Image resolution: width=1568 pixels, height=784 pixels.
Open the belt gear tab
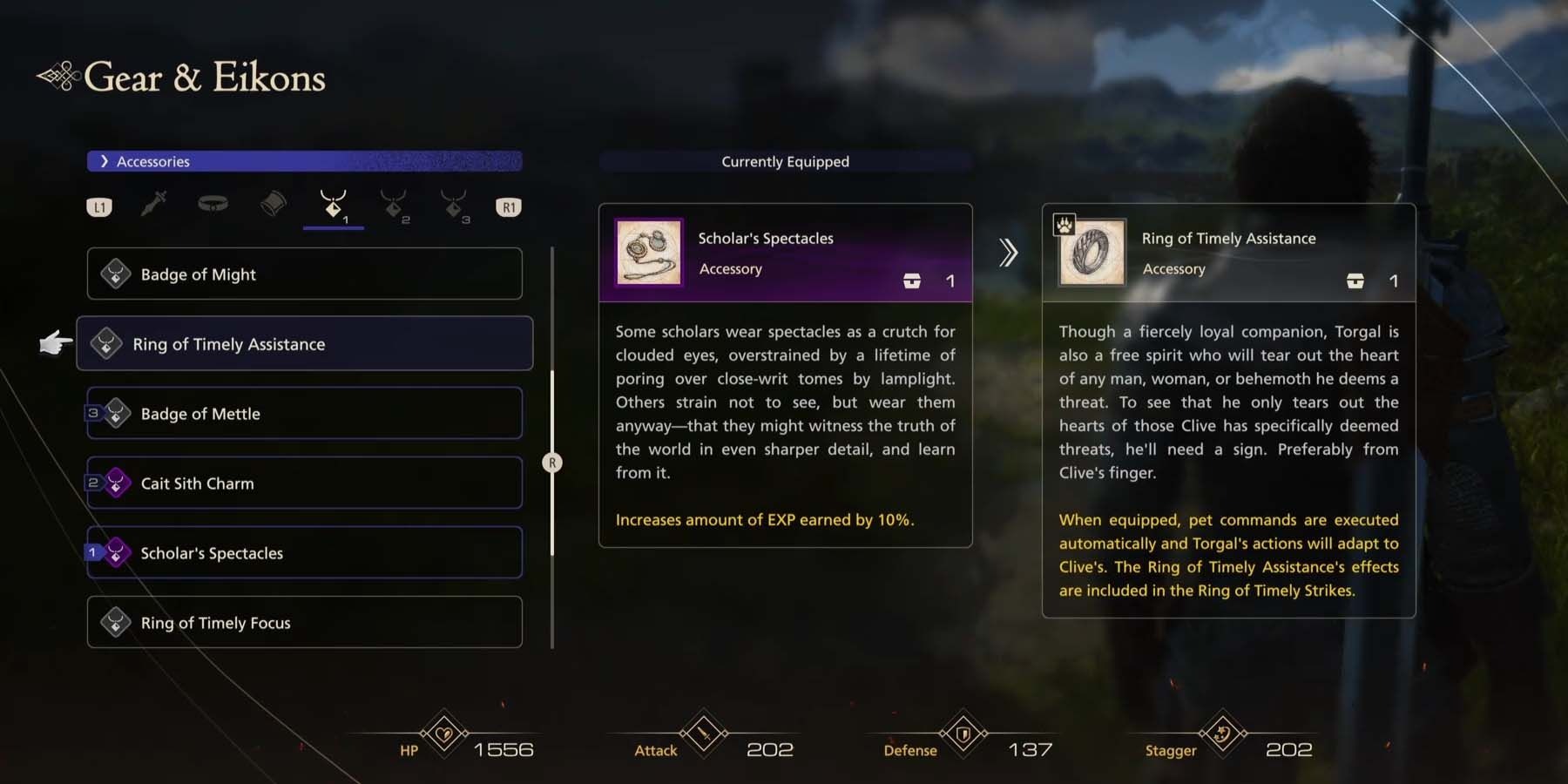[213, 205]
